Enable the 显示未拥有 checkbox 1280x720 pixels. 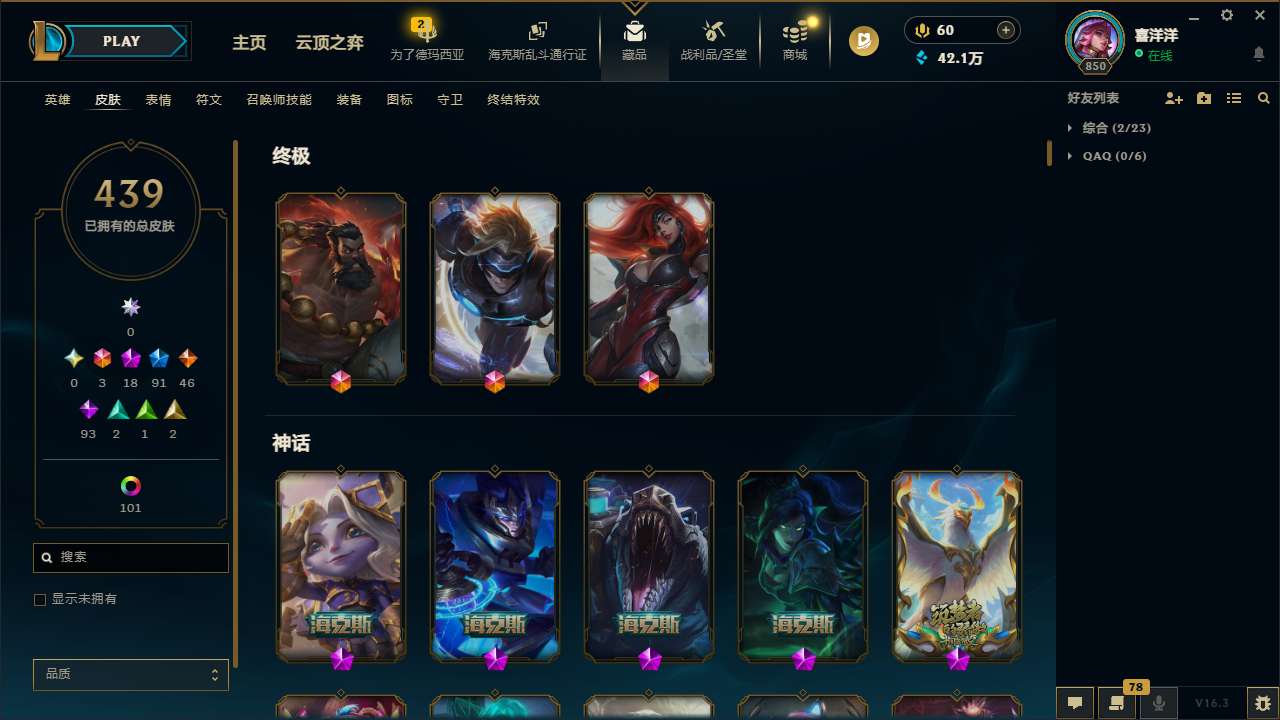40,599
